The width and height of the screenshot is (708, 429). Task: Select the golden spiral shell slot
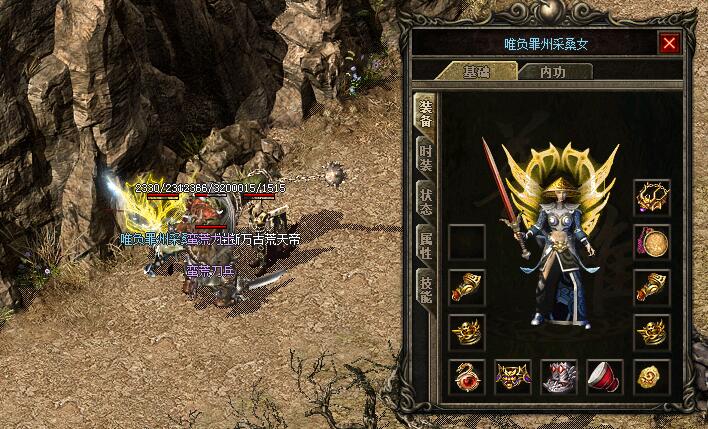pyautogui.click(x=651, y=377)
